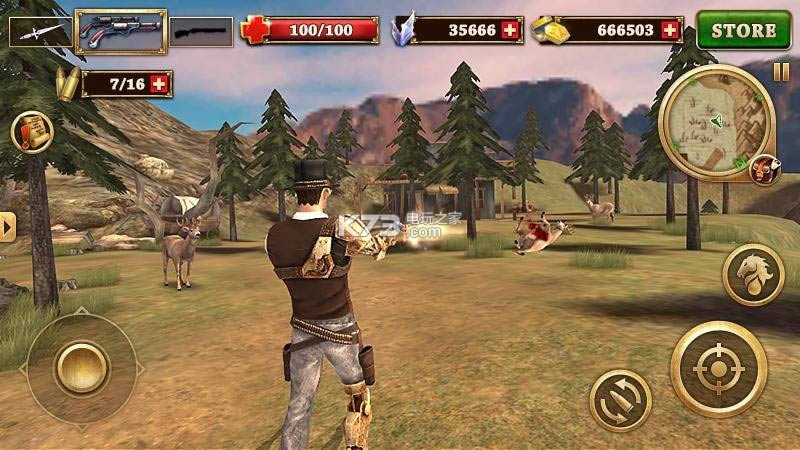Choose the black shotgun silhouette slot
The height and width of the screenshot is (450, 800).
click(x=200, y=32)
